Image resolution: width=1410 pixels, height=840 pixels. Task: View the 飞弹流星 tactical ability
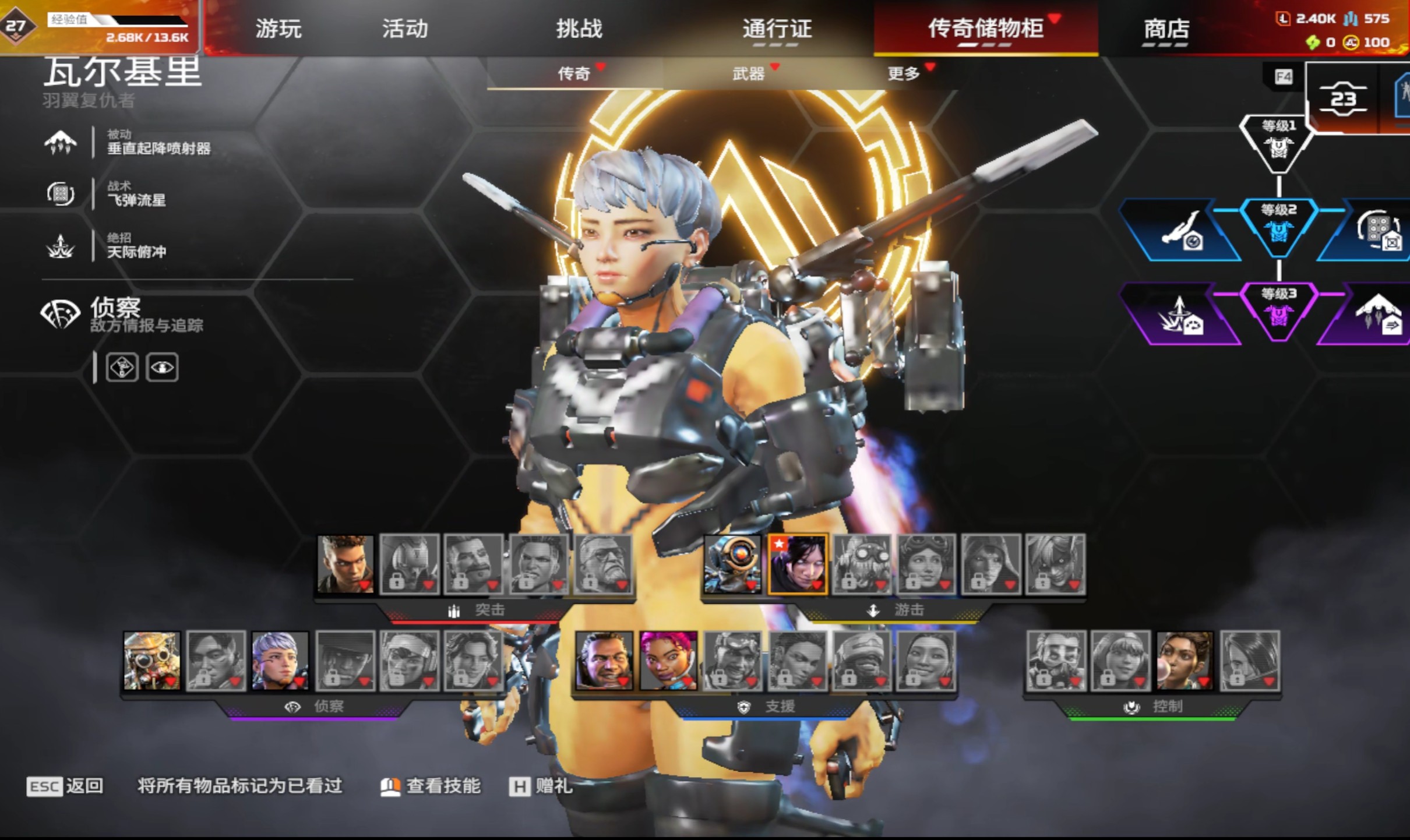point(136,195)
